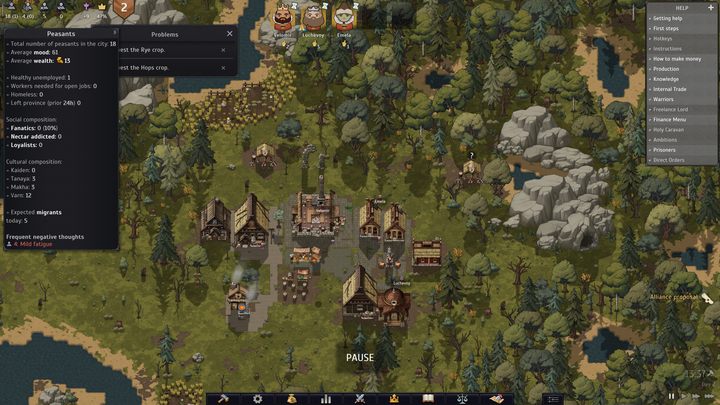Screen dimensions: 720x405
Task: Open the First steps help entry
Action: click(x=667, y=29)
